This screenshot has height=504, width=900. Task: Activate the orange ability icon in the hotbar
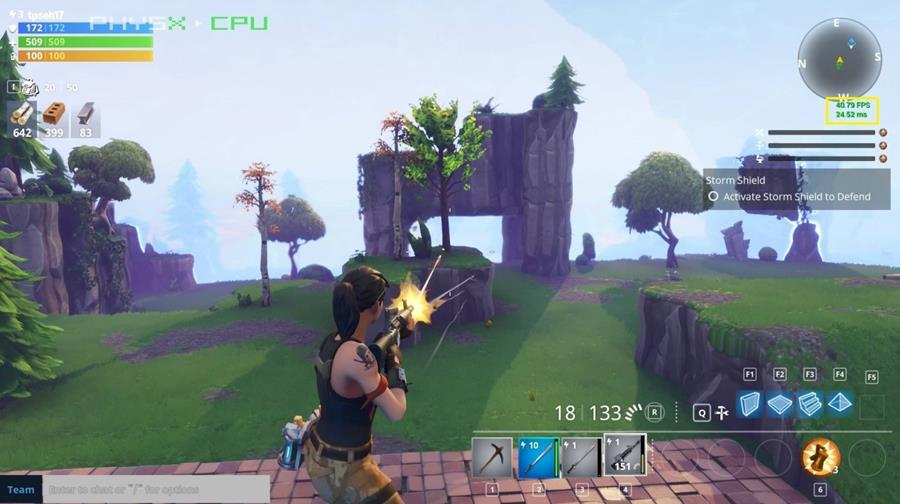click(x=820, y=457)
